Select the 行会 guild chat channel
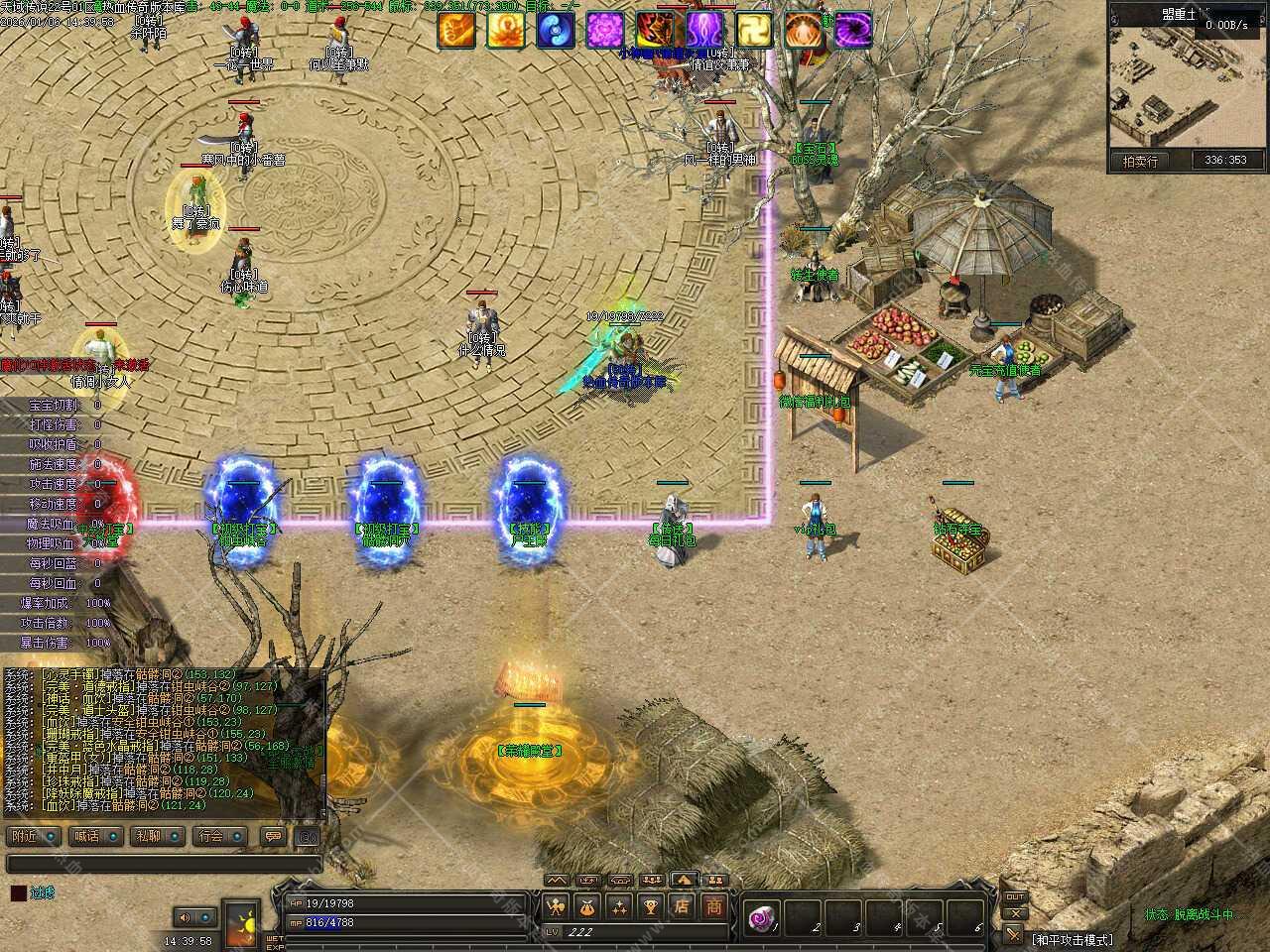 pyautogui.click(x=220, y=836)
